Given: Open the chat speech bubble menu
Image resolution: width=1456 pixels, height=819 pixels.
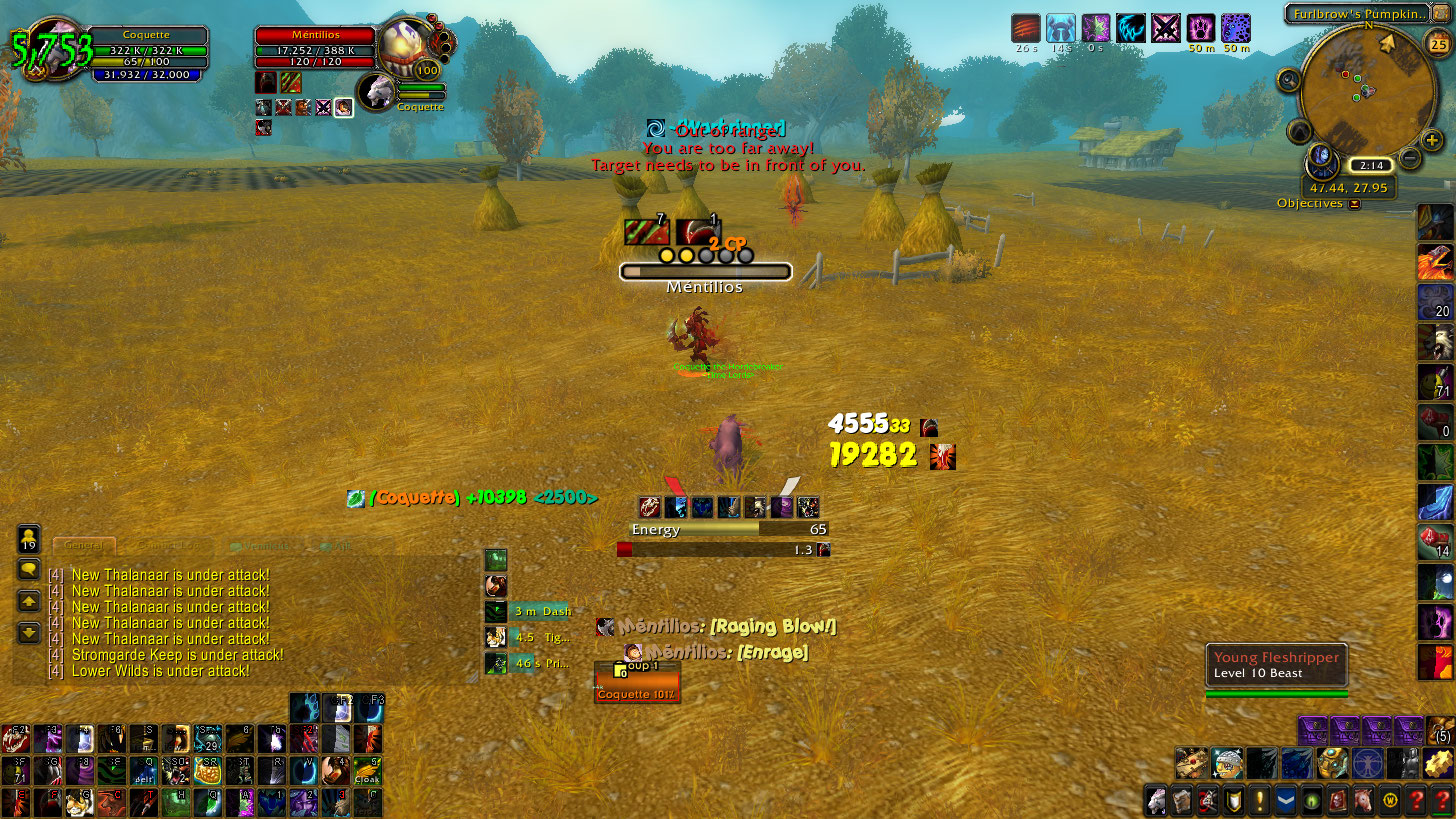Looking at the screenshot, I should click(29, 569).
